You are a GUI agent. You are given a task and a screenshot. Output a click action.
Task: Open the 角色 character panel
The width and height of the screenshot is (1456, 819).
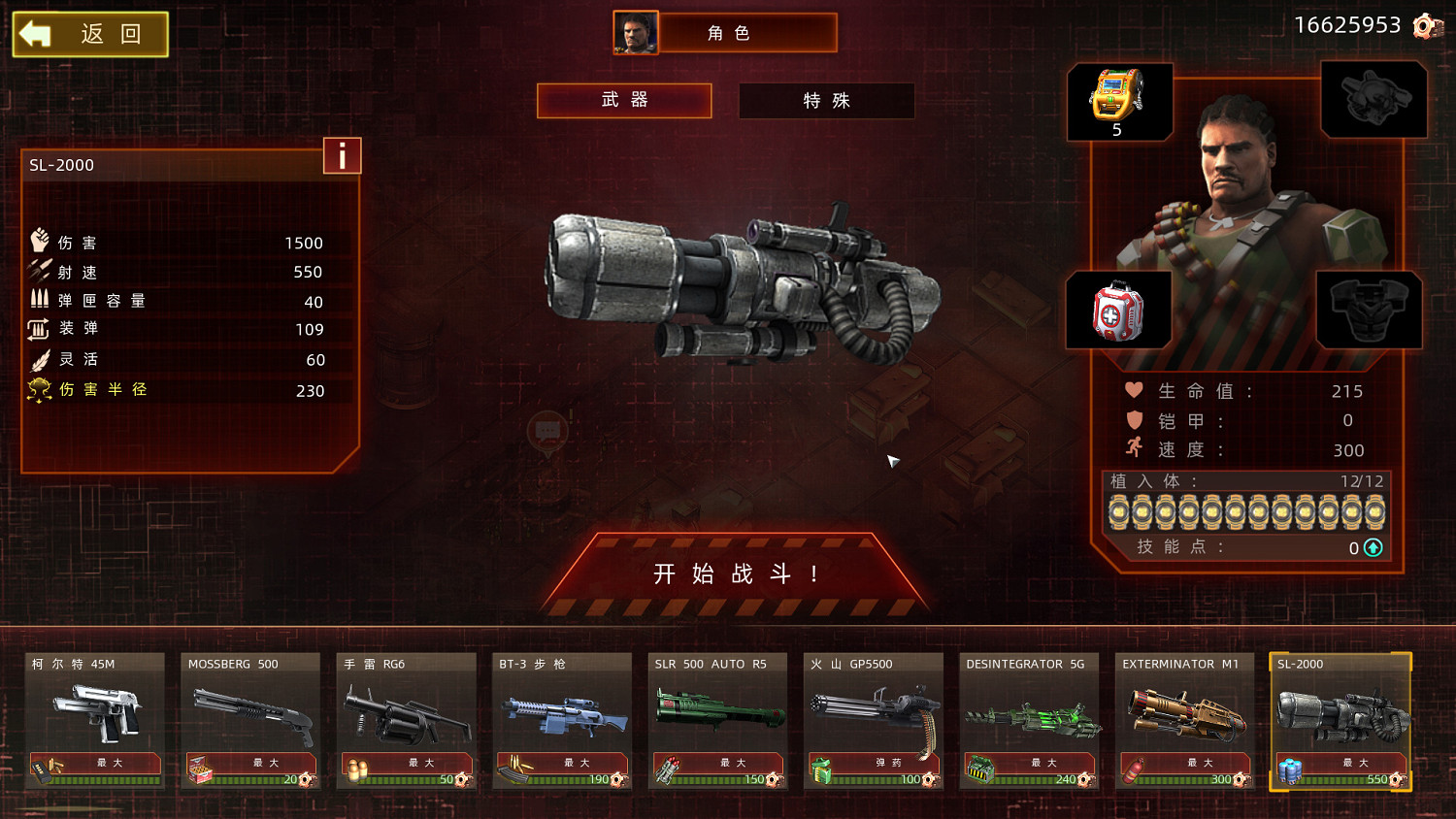pyautogui.click(x=726, y=33)
